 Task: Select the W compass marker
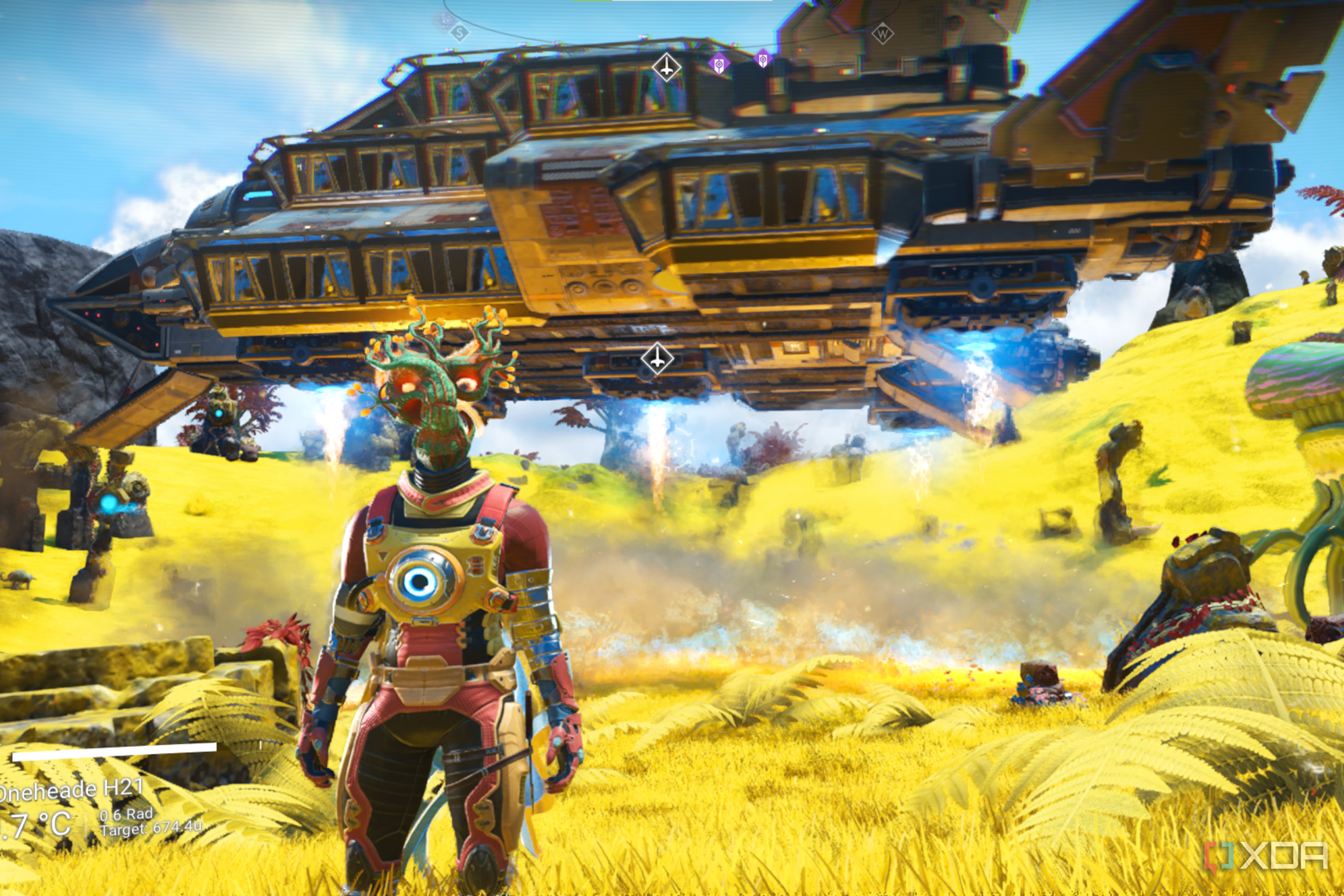point(882,34)
